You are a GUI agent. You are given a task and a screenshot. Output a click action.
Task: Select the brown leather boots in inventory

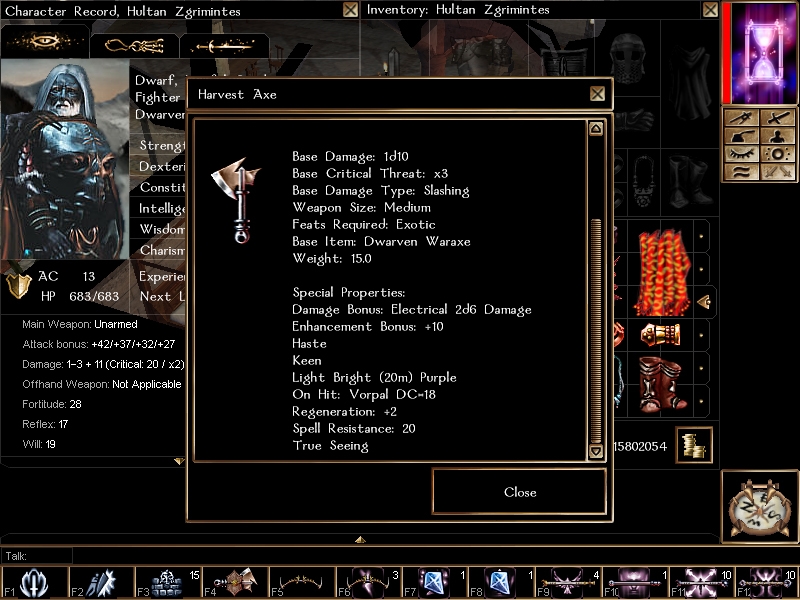point(659,382)
